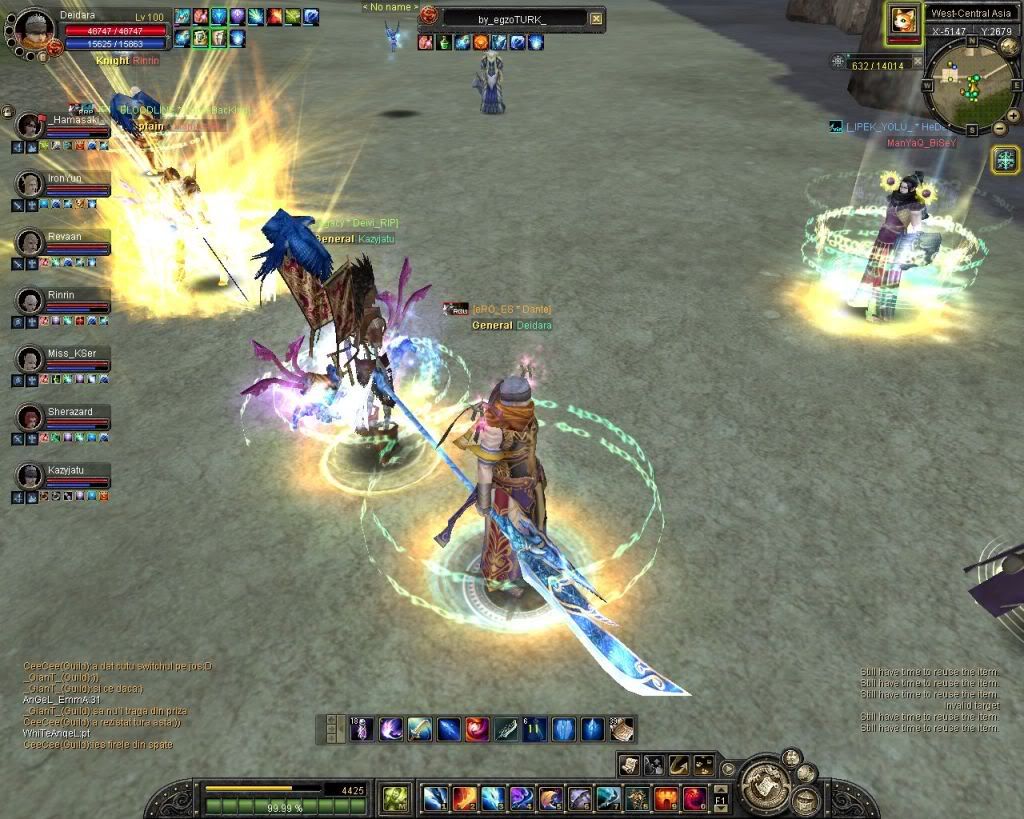Select party member Sherazard
Viewport: 1024px width, 819px height.
(x=30, y=417)
